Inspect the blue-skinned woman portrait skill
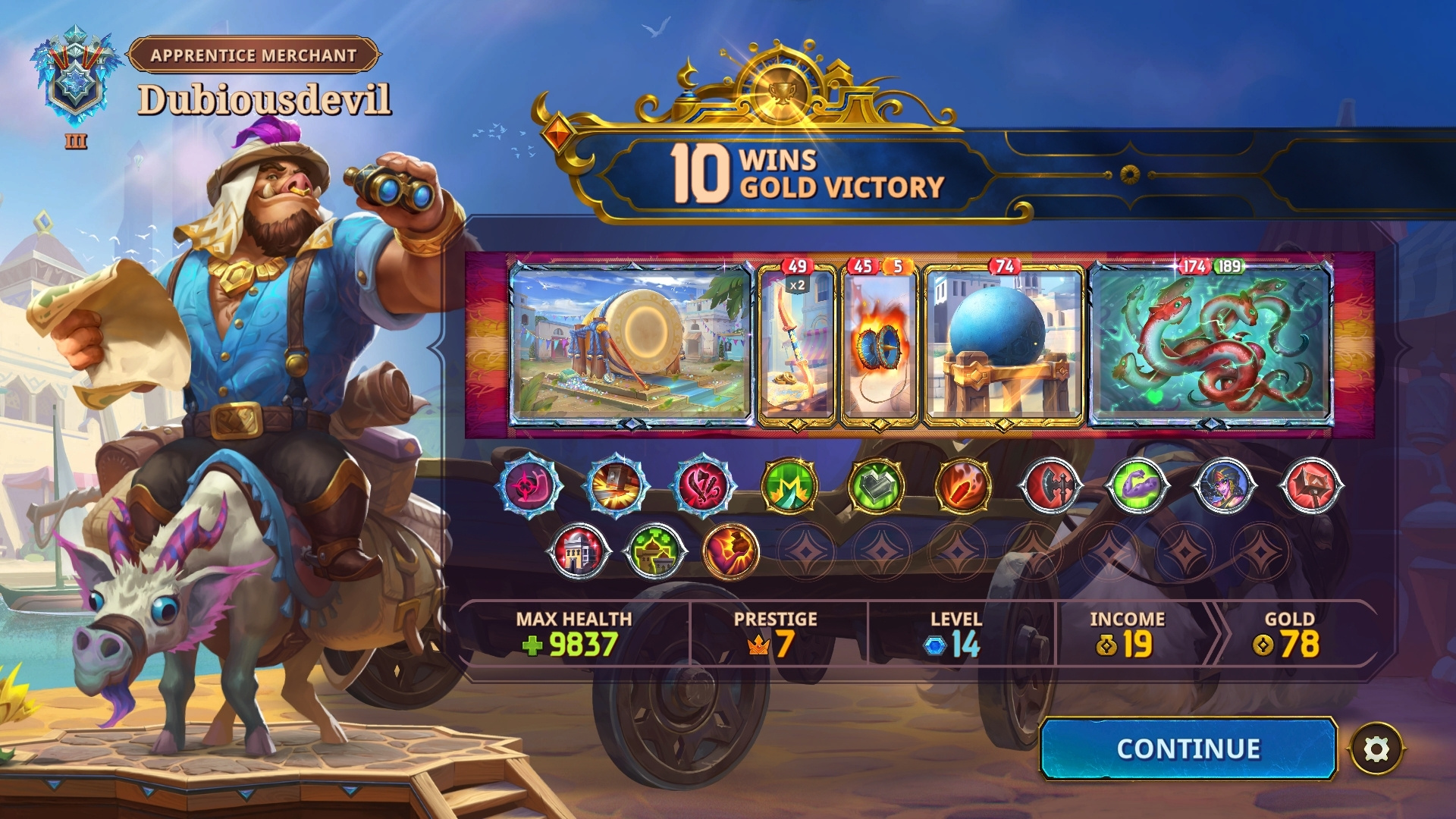Screen dimensions: 1456x819 click(x=1224, y=486)
